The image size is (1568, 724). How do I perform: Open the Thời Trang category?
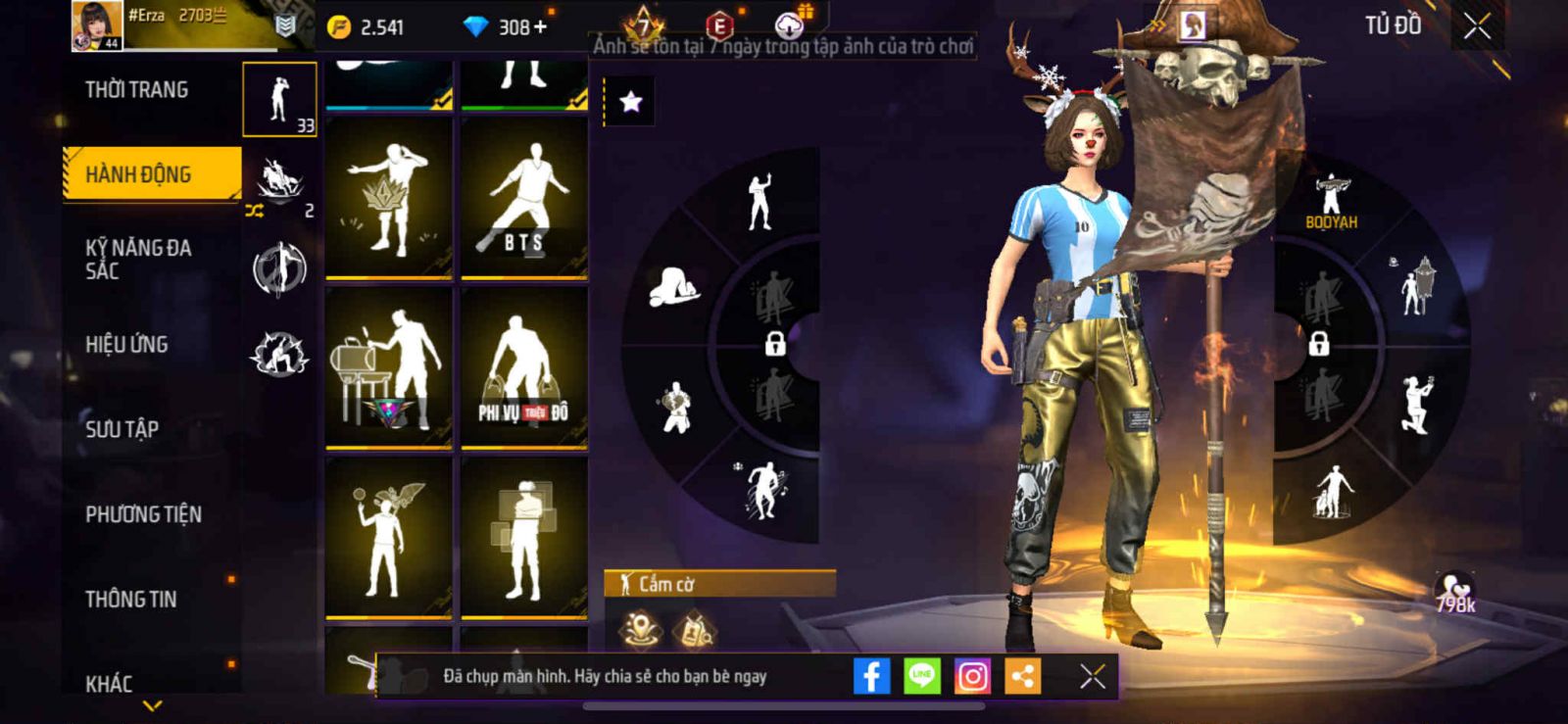tap(137, 90)
